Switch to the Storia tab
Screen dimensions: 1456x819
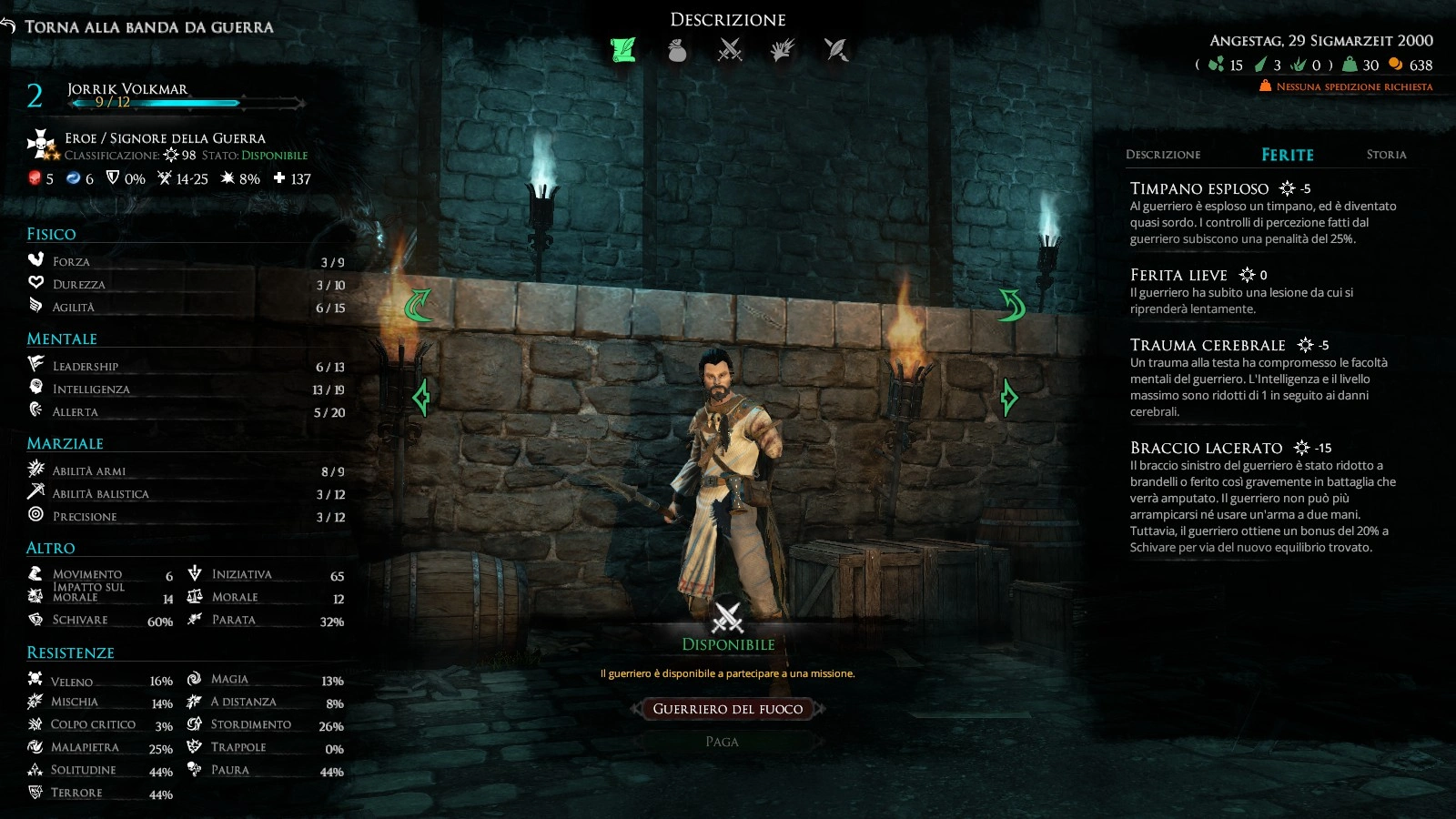[1386, 155]
